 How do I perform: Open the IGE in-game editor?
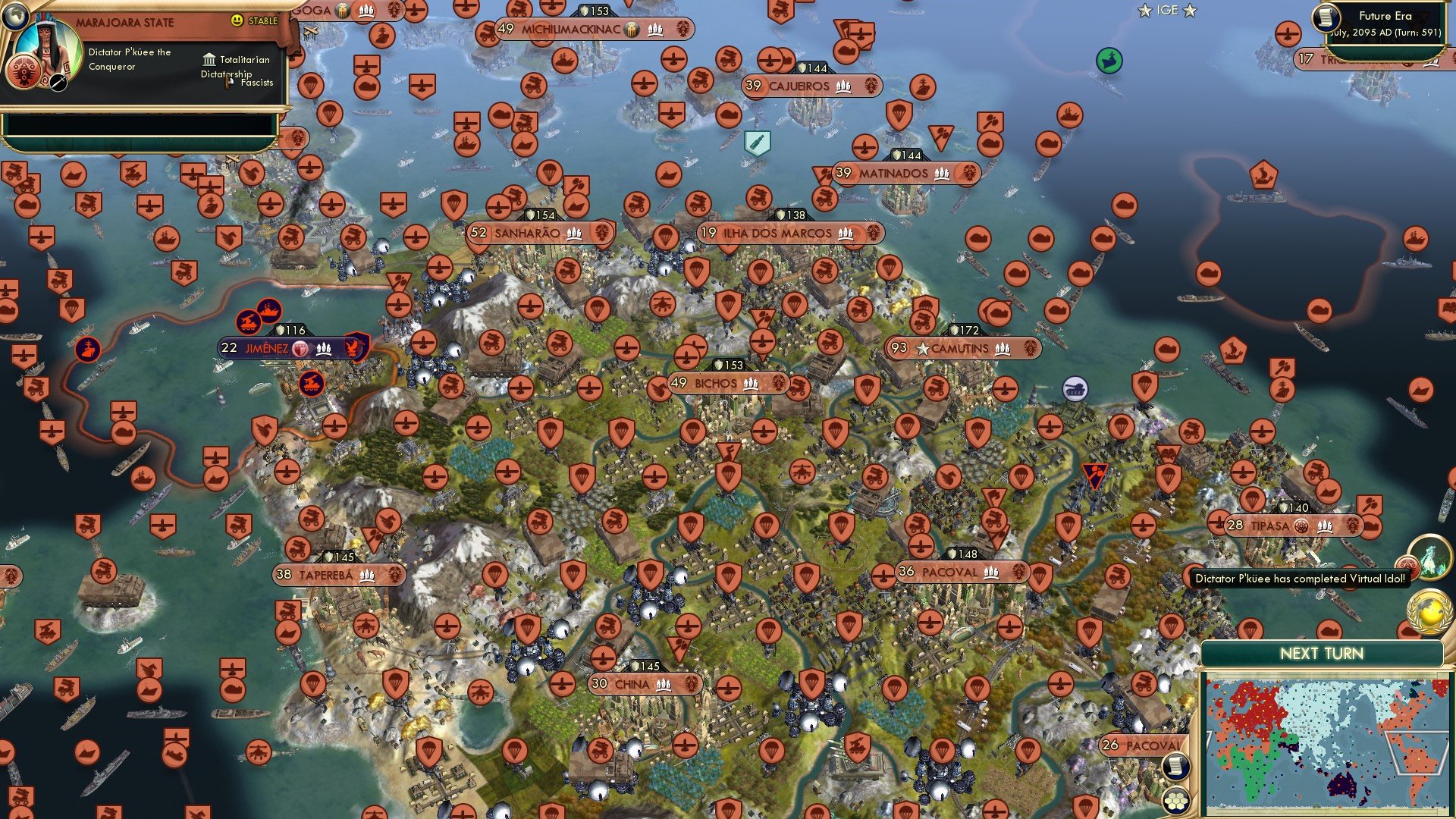(x=1167, y=11)
